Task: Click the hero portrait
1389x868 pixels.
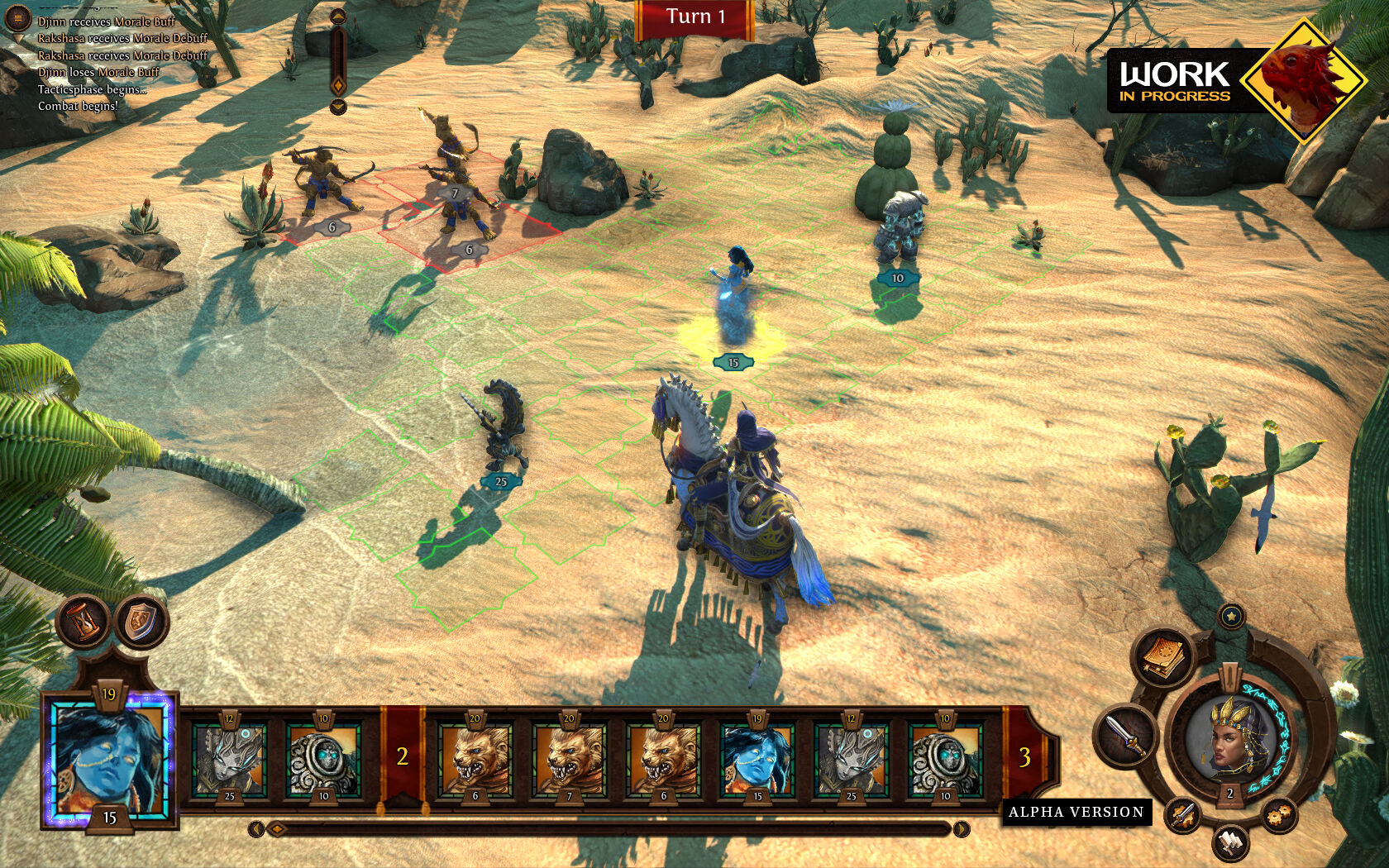Action: click(x=1229, y=737)
